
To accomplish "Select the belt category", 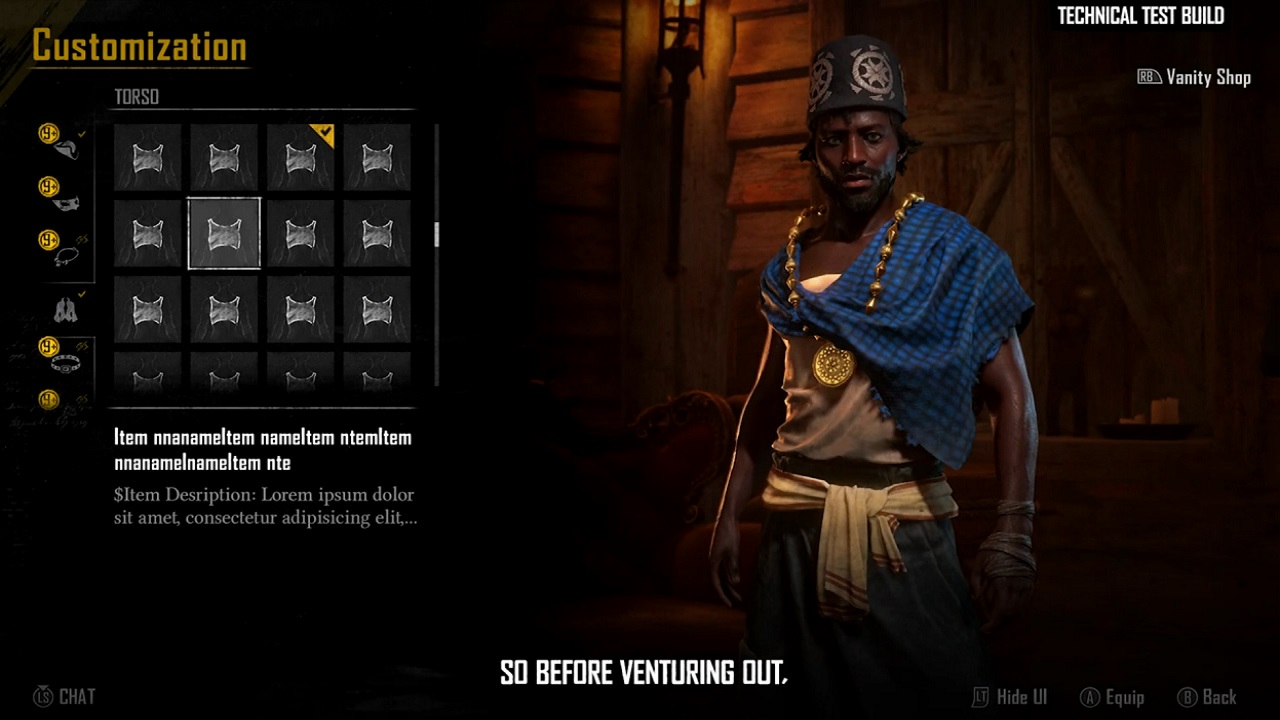I will point(66,362).
